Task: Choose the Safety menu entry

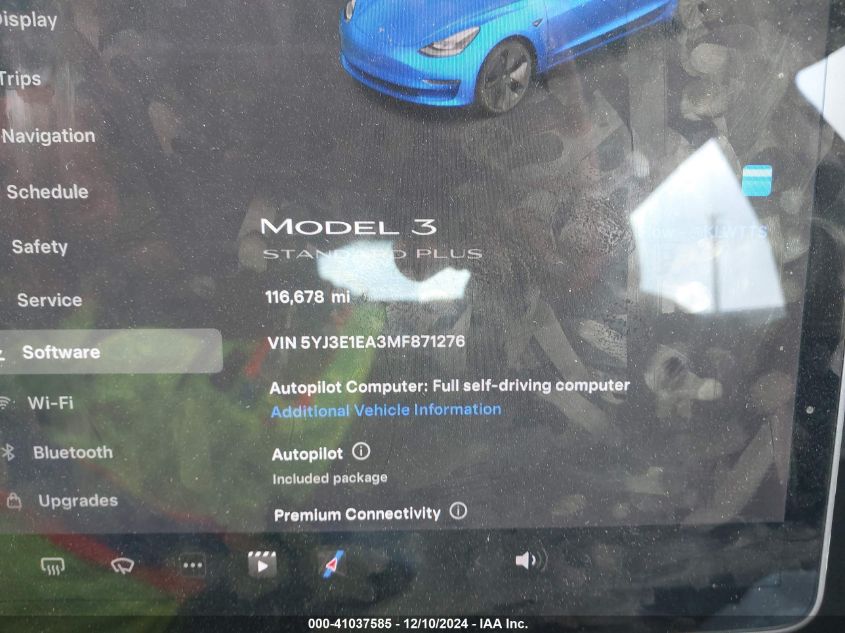Action: tap(39, 246)
